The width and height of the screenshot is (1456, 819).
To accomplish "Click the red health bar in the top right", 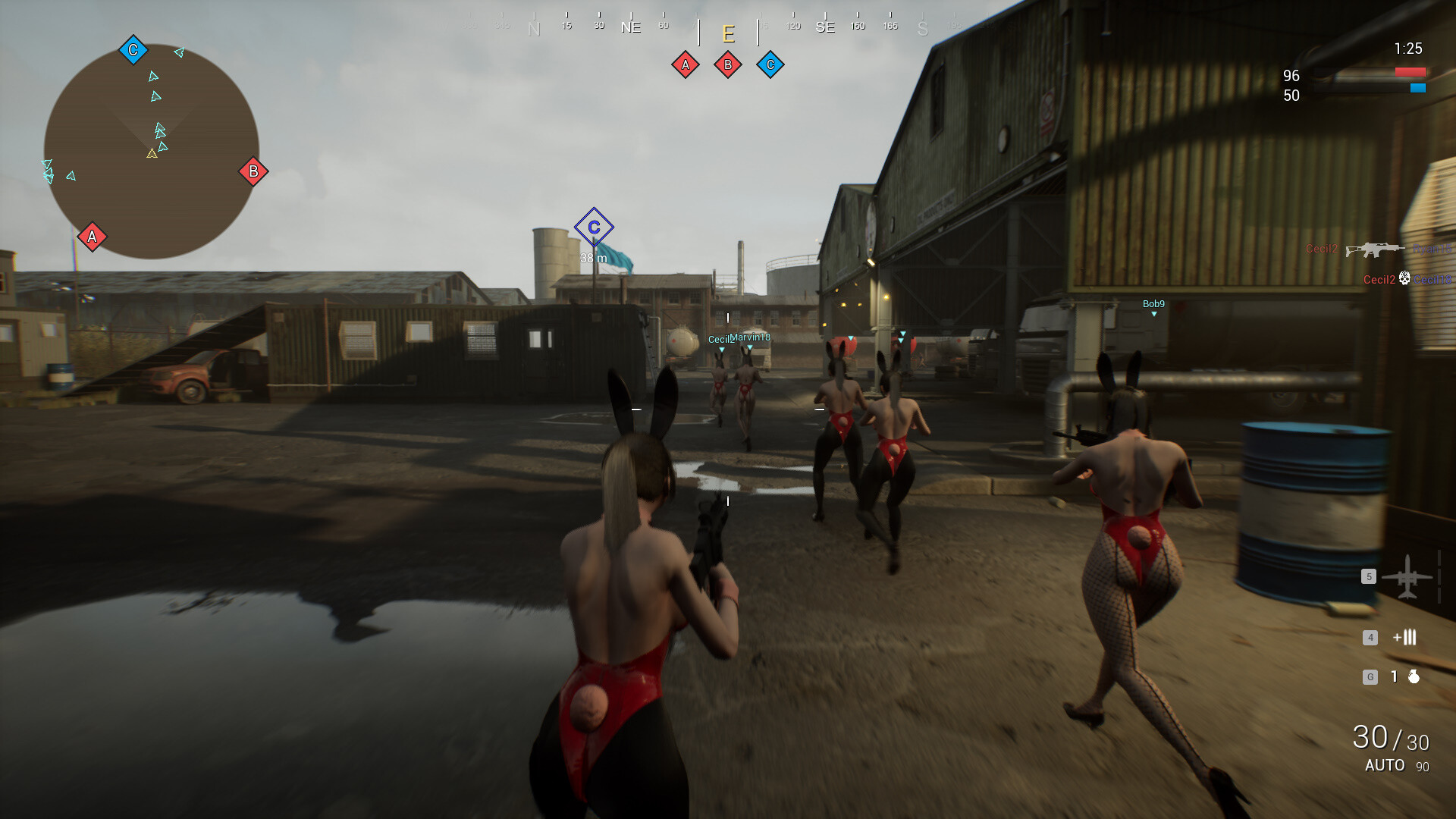I will click(x=1412, y=73).
